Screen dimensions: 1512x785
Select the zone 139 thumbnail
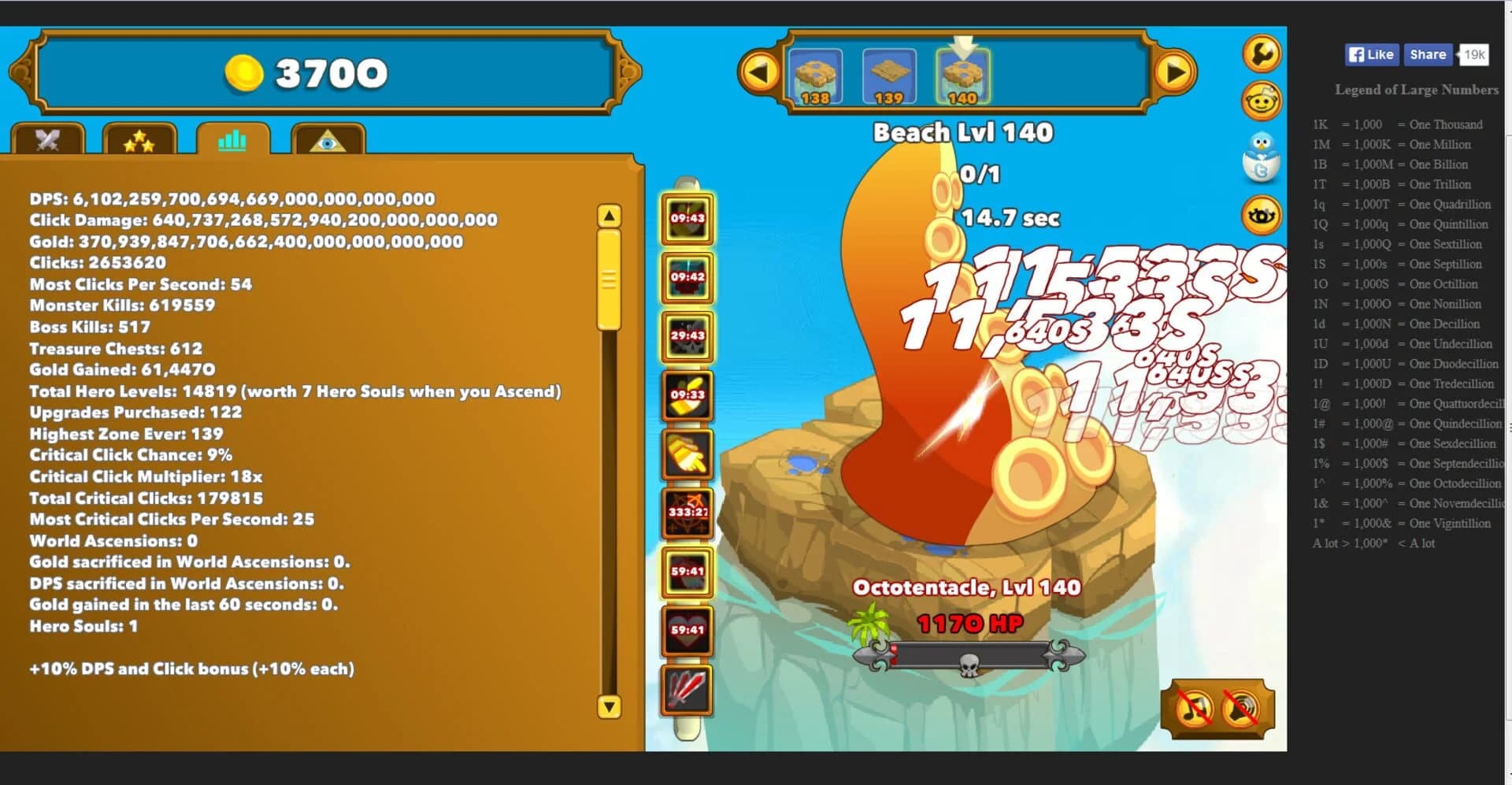(x=891, y=76)
